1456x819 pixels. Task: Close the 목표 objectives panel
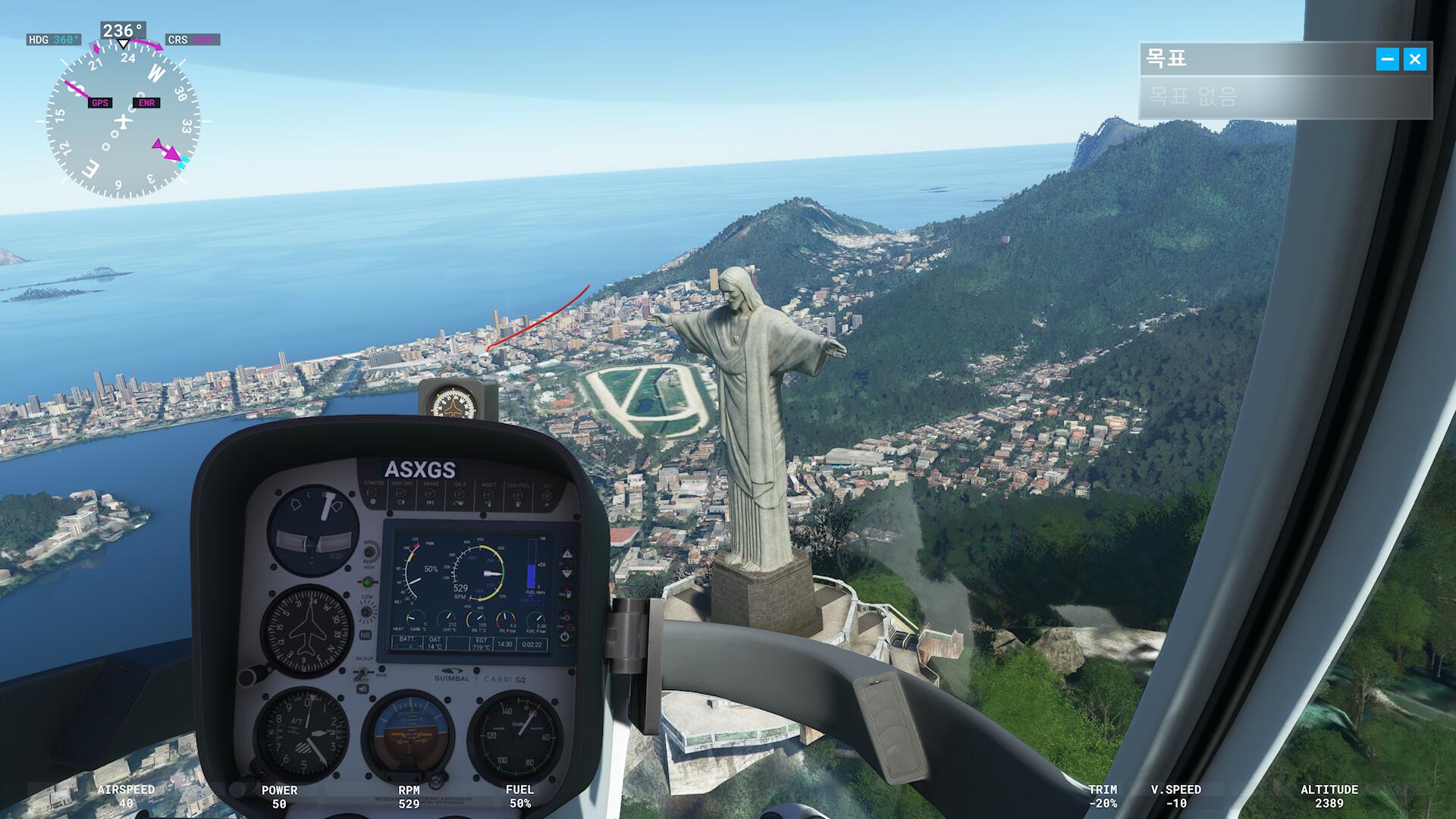pos(1414,59)
